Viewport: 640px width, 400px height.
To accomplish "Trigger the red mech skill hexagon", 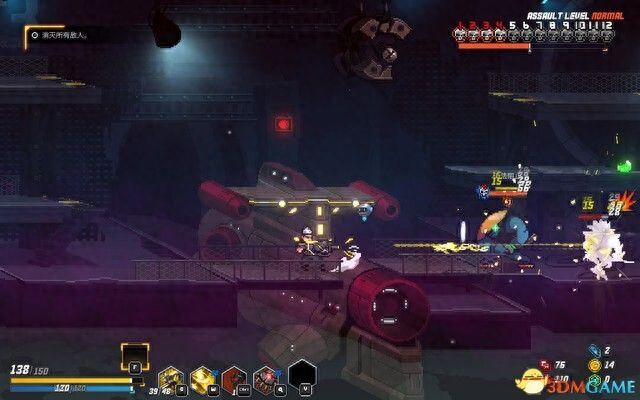I will click(267, 378).
